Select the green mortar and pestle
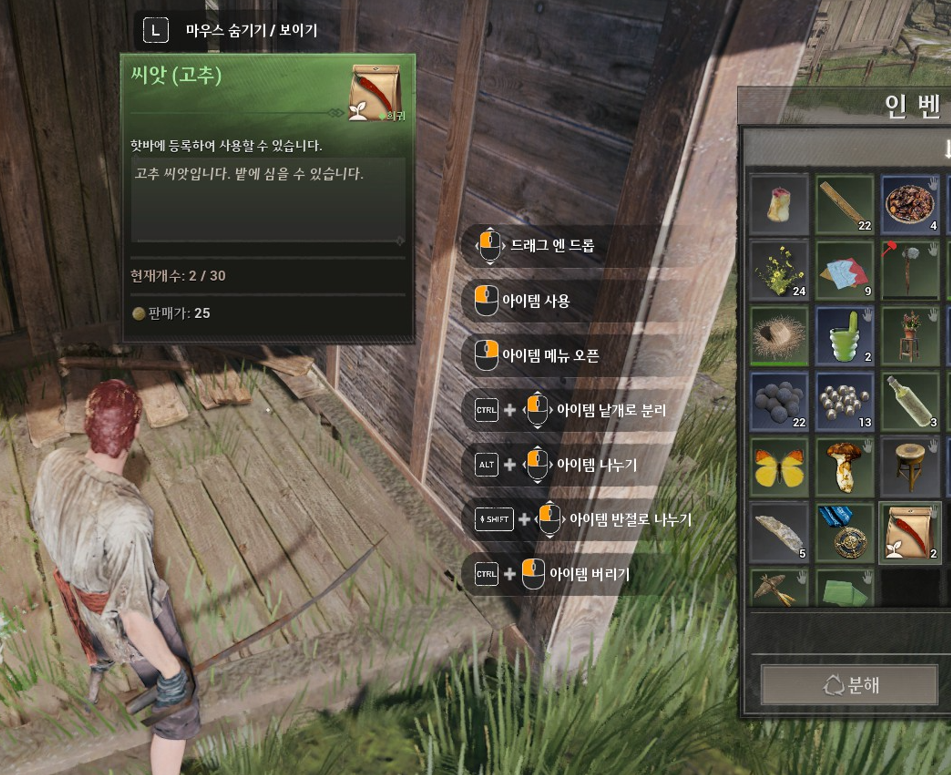951x775 pixels. 844,336
